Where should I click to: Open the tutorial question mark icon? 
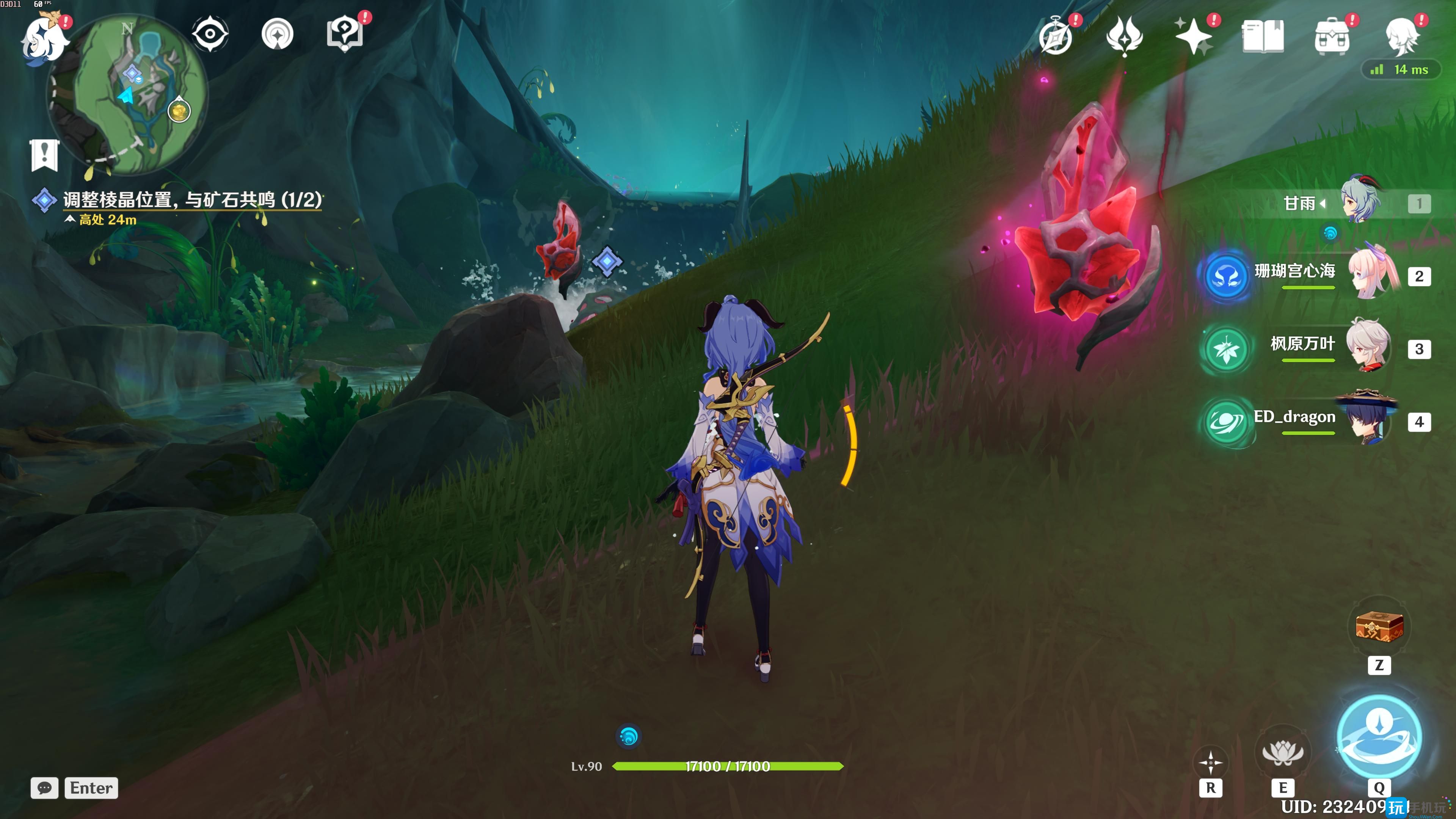[345, 34]
